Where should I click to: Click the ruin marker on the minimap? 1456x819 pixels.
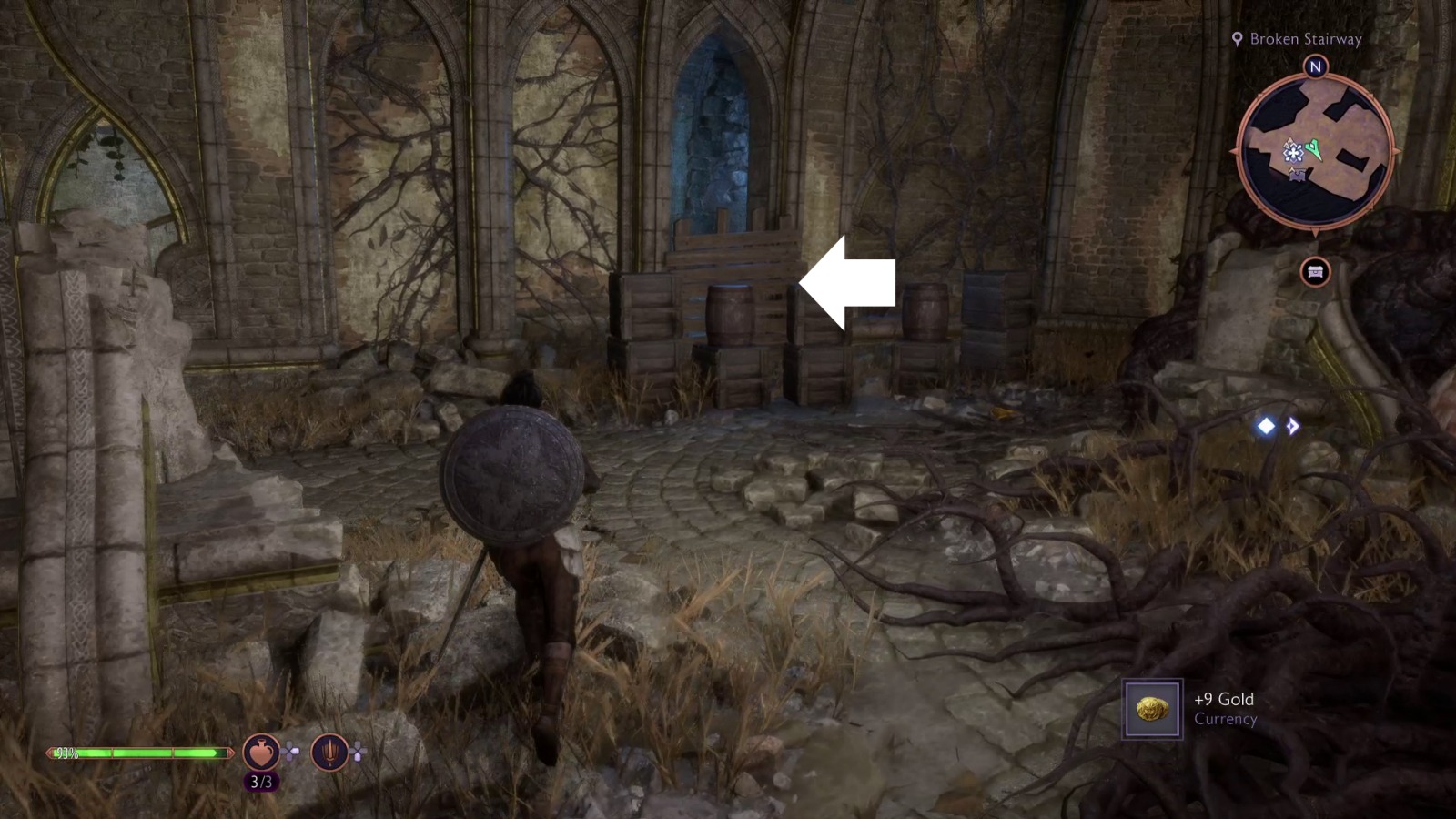1298,175
